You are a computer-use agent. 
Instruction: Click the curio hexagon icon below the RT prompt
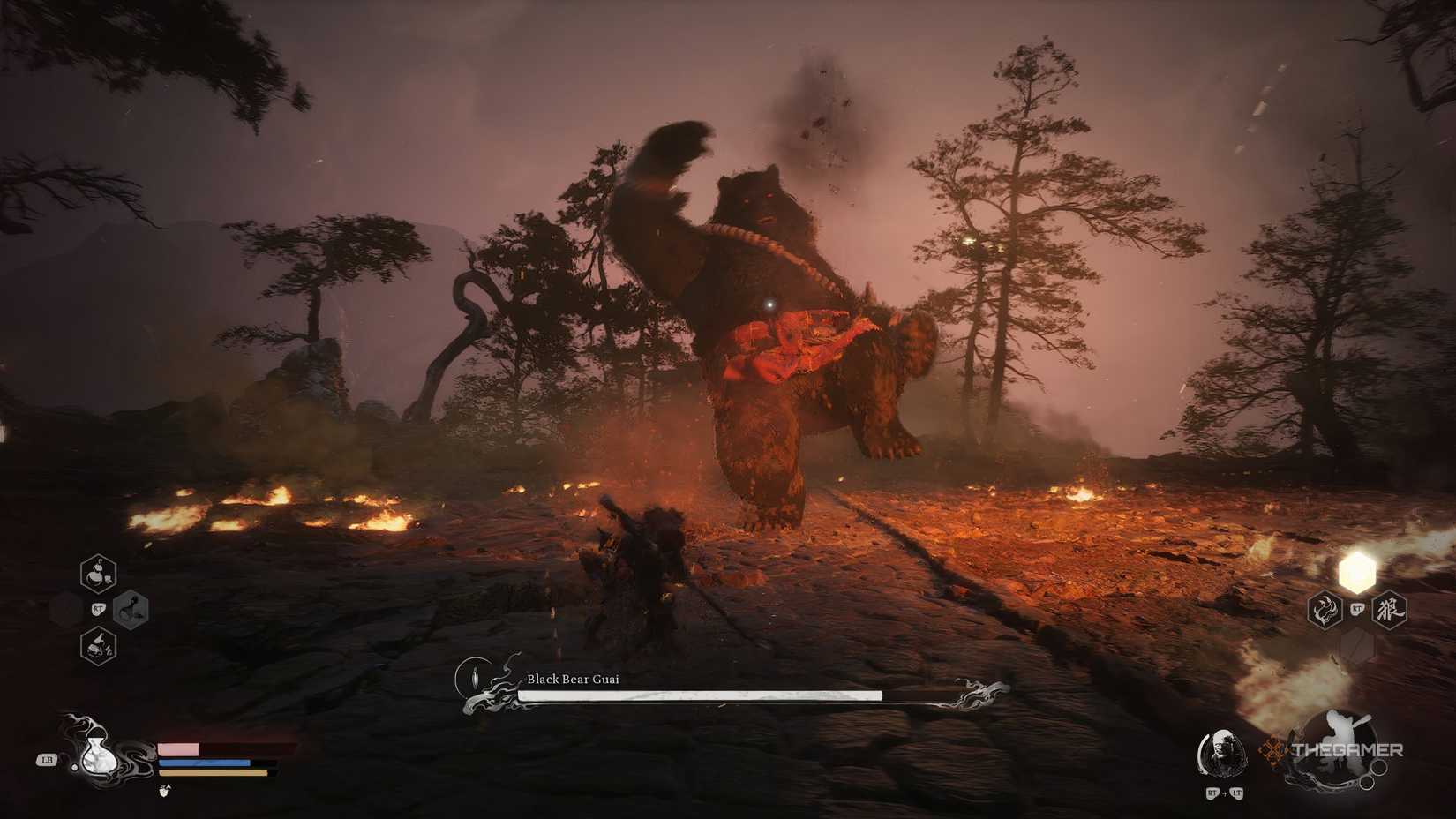click(x=98, y=645)
